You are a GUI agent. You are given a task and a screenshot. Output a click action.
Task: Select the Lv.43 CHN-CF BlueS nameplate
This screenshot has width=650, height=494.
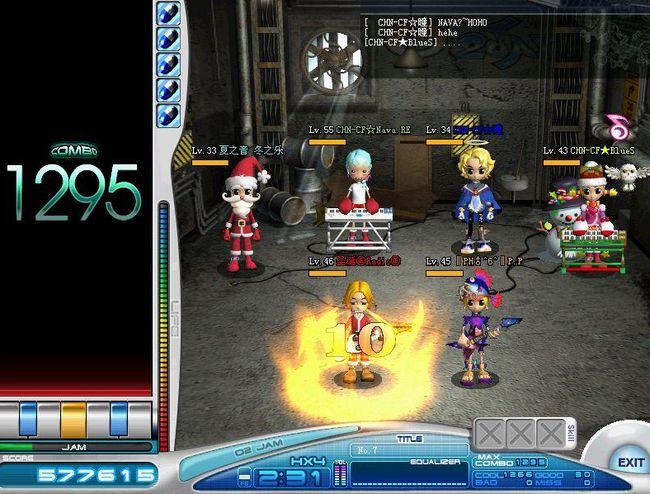pos(590,150)
